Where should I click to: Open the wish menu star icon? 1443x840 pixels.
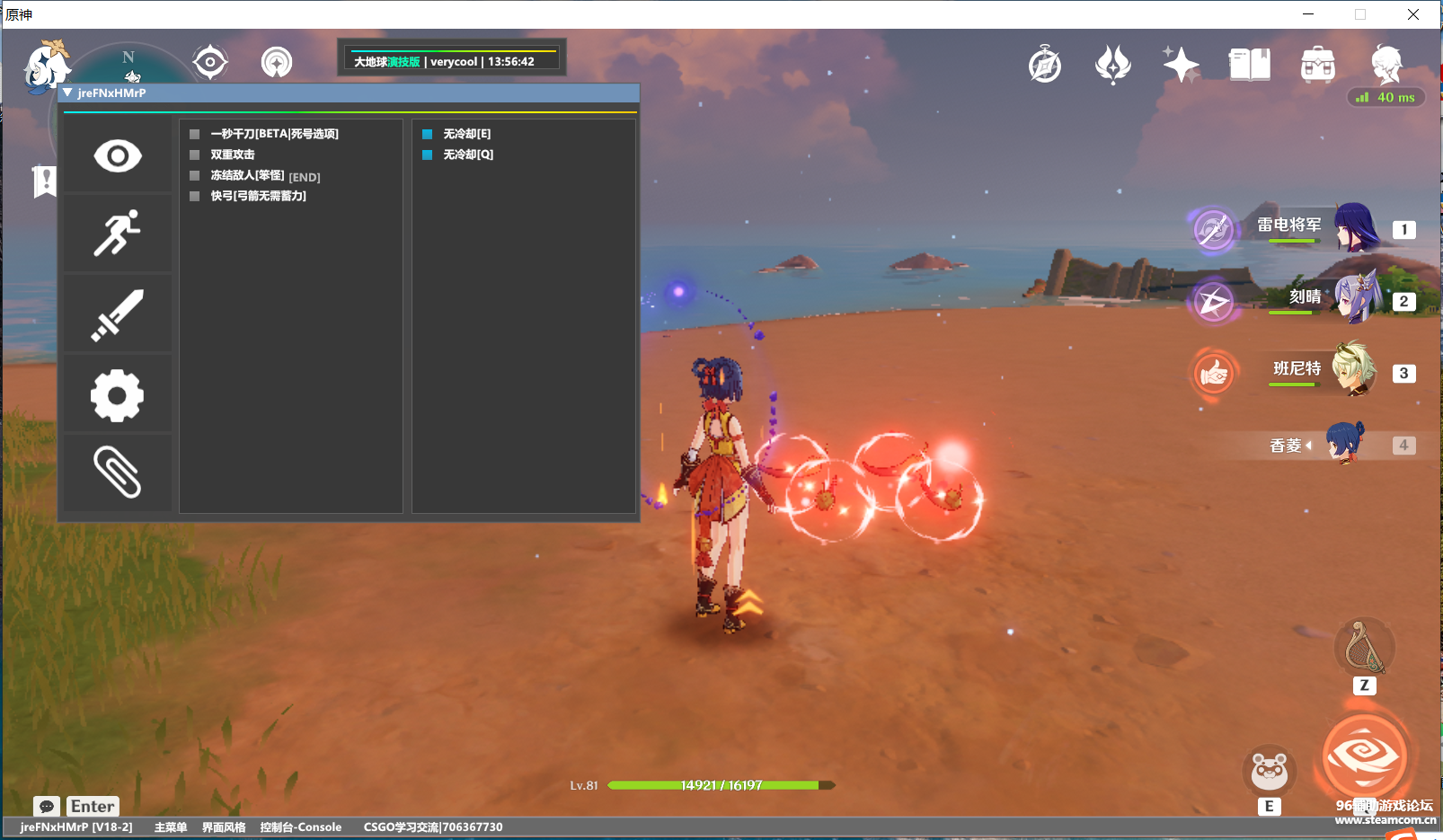point(1180,63)
